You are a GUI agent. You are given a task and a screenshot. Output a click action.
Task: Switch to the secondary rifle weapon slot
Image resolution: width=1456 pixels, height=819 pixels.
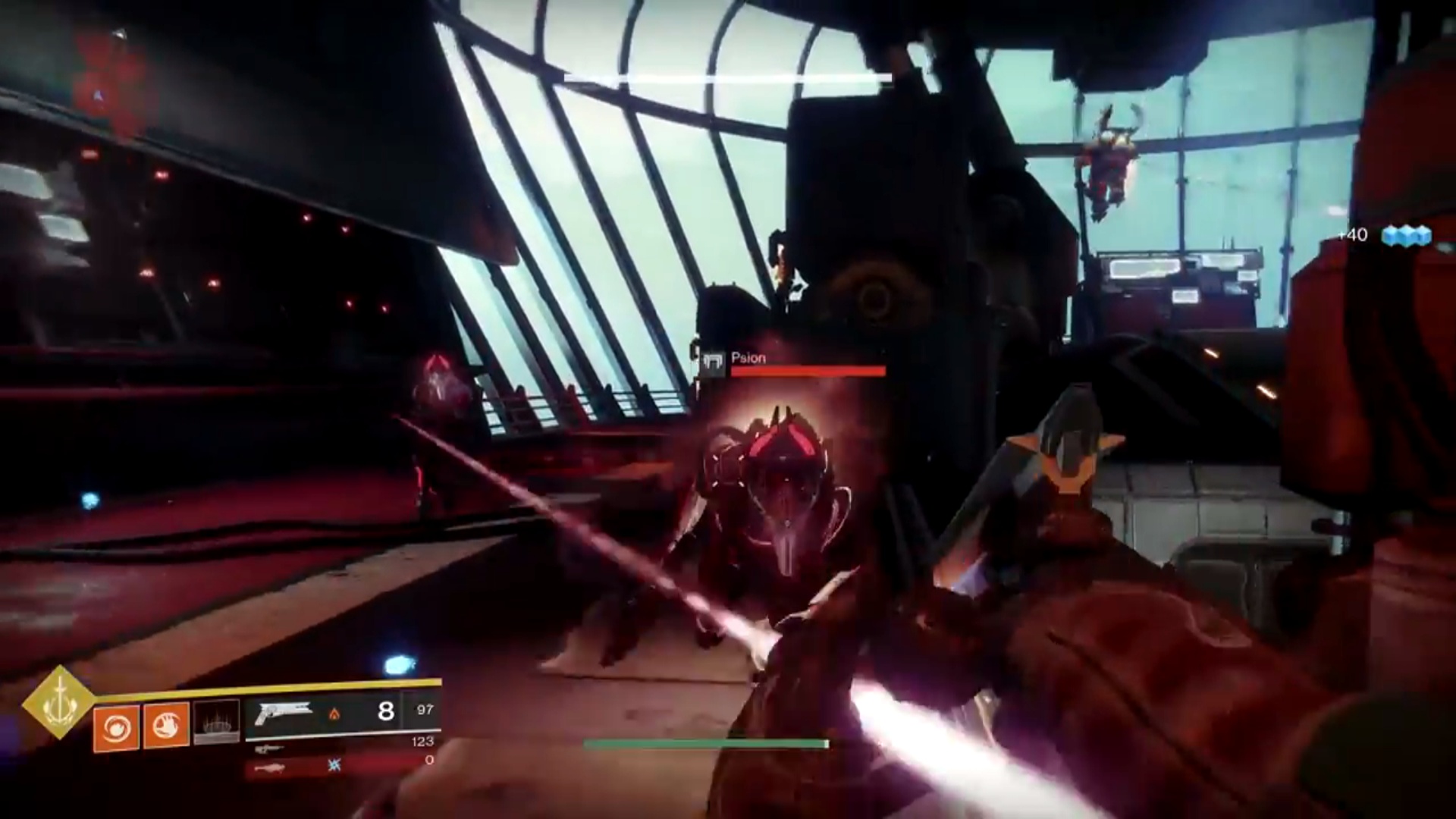270,749
